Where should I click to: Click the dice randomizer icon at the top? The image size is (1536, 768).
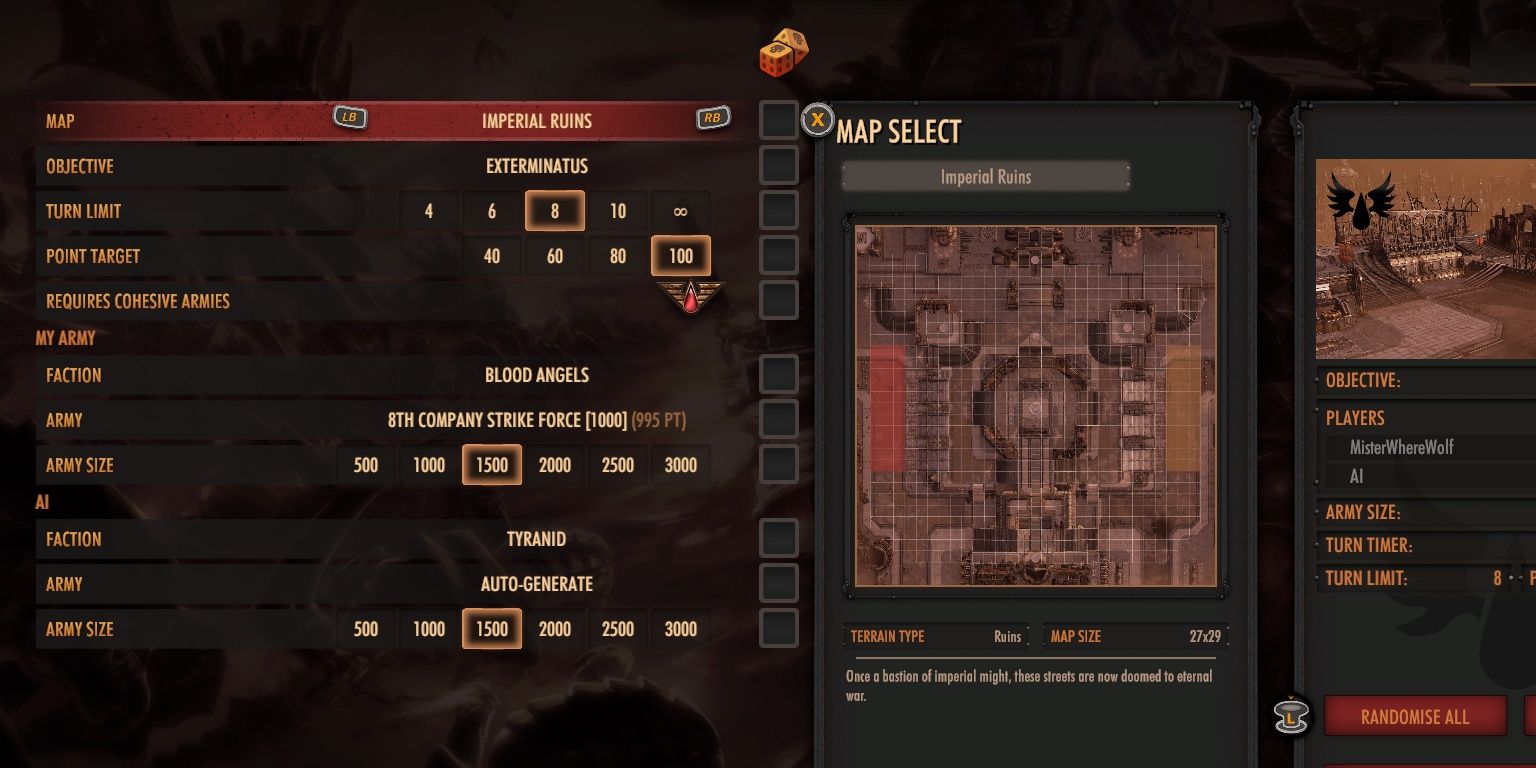click(x=783, y=50)
